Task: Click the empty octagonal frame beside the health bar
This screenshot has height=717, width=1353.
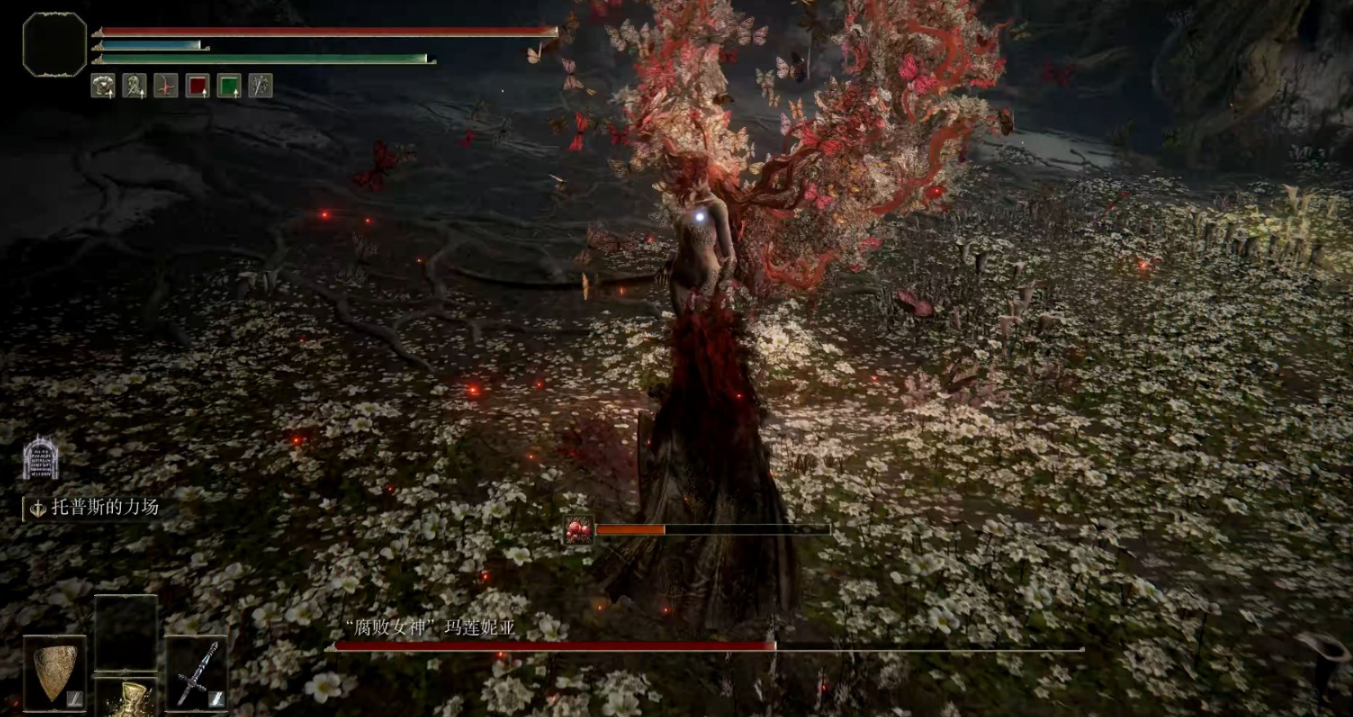Action: tap(55, 44)
